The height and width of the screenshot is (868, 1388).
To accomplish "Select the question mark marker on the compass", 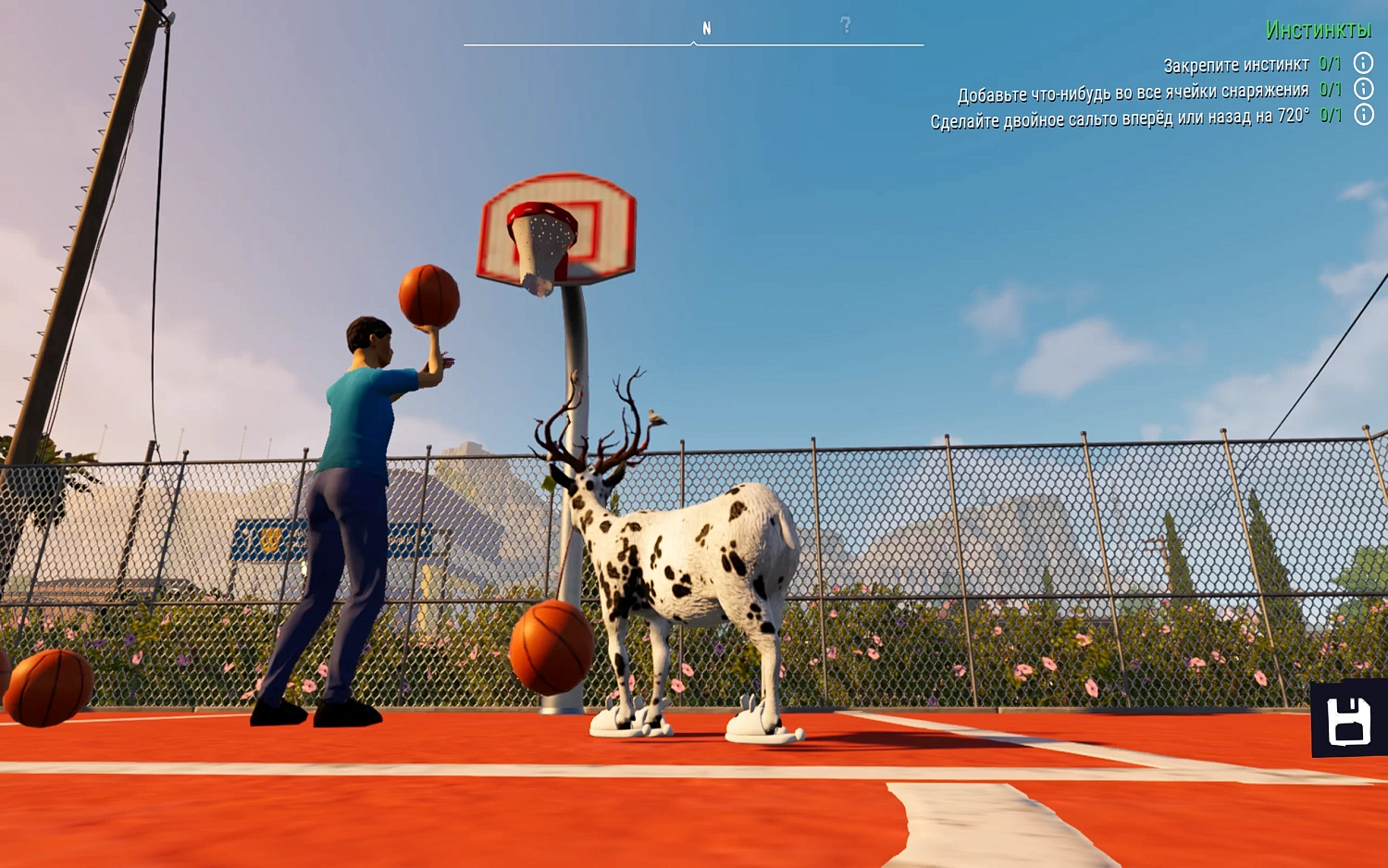I will pyautogui.click(x=845, y=25).
